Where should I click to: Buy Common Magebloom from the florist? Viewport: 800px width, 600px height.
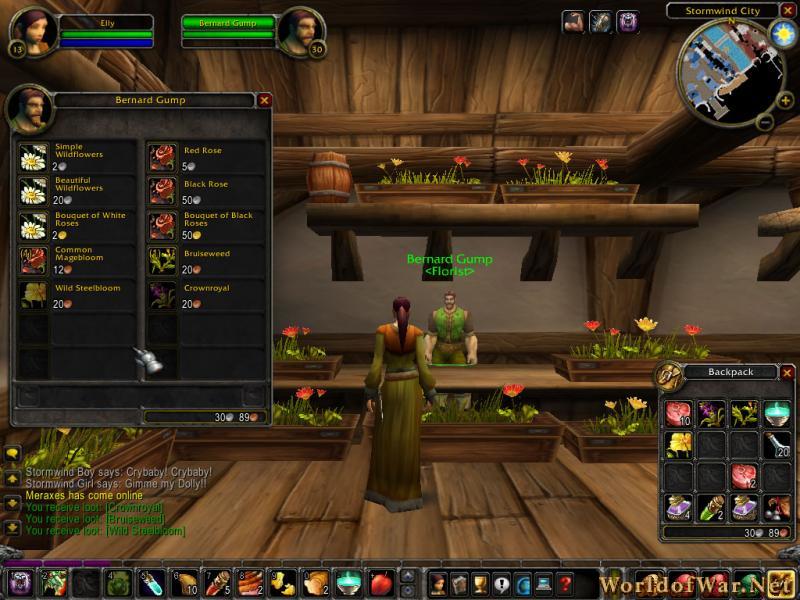(x=34, y=260)
